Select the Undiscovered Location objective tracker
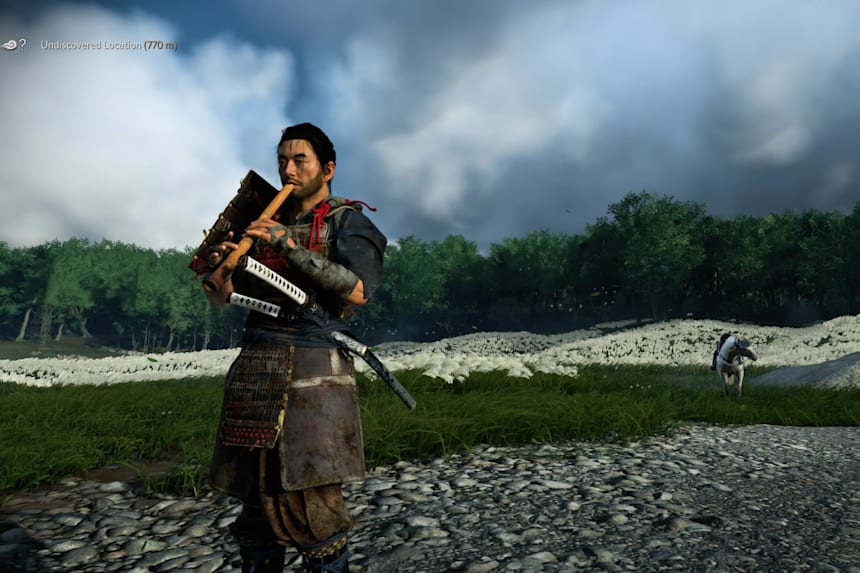The width and height of the screenshot is (860, 573). (x=108, y=45)
